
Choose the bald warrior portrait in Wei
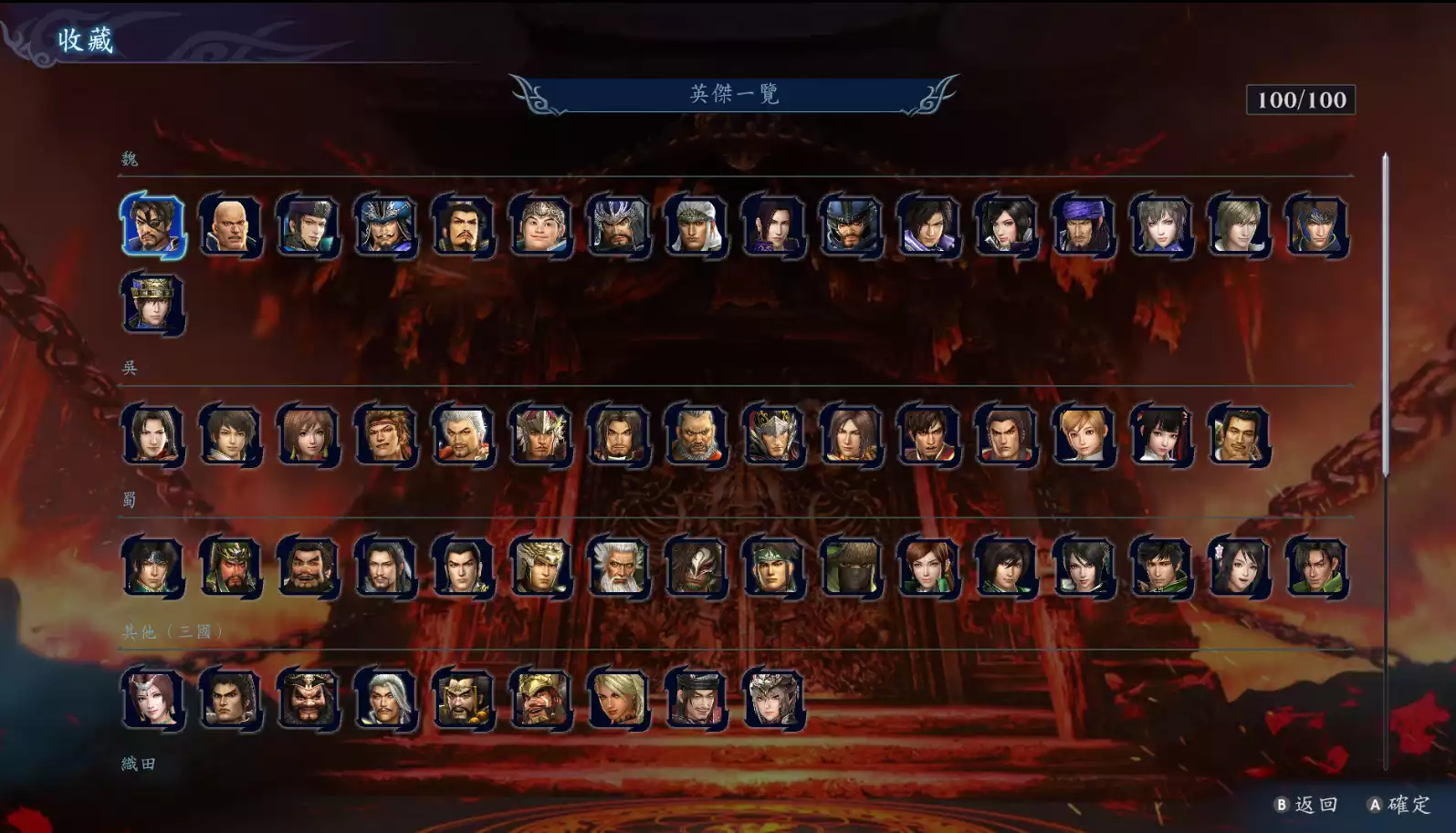pos(230,225)
